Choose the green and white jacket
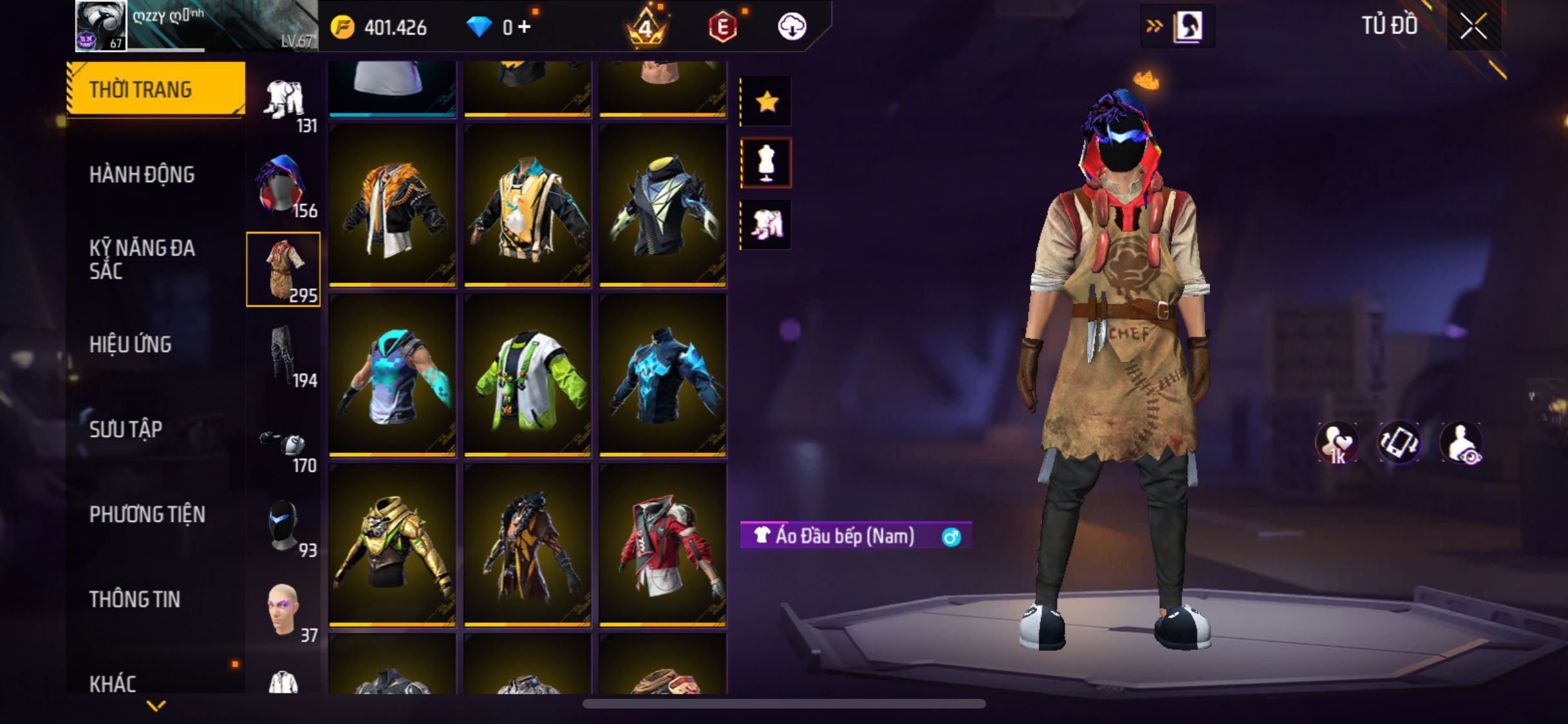 coord(527,375)
